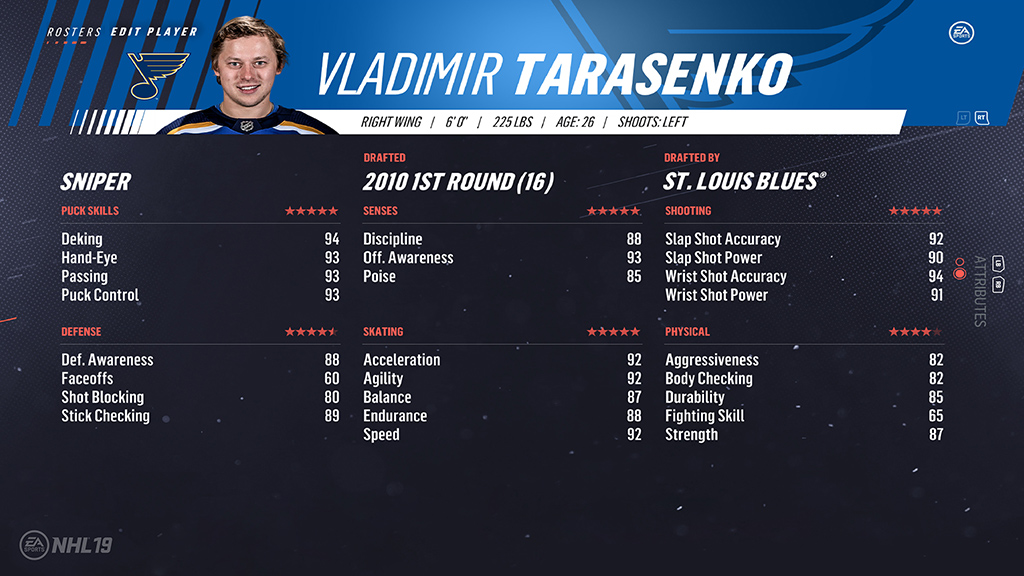Select the Discipline attribute row
This screenshot has width=1024, height=576.
501,239
